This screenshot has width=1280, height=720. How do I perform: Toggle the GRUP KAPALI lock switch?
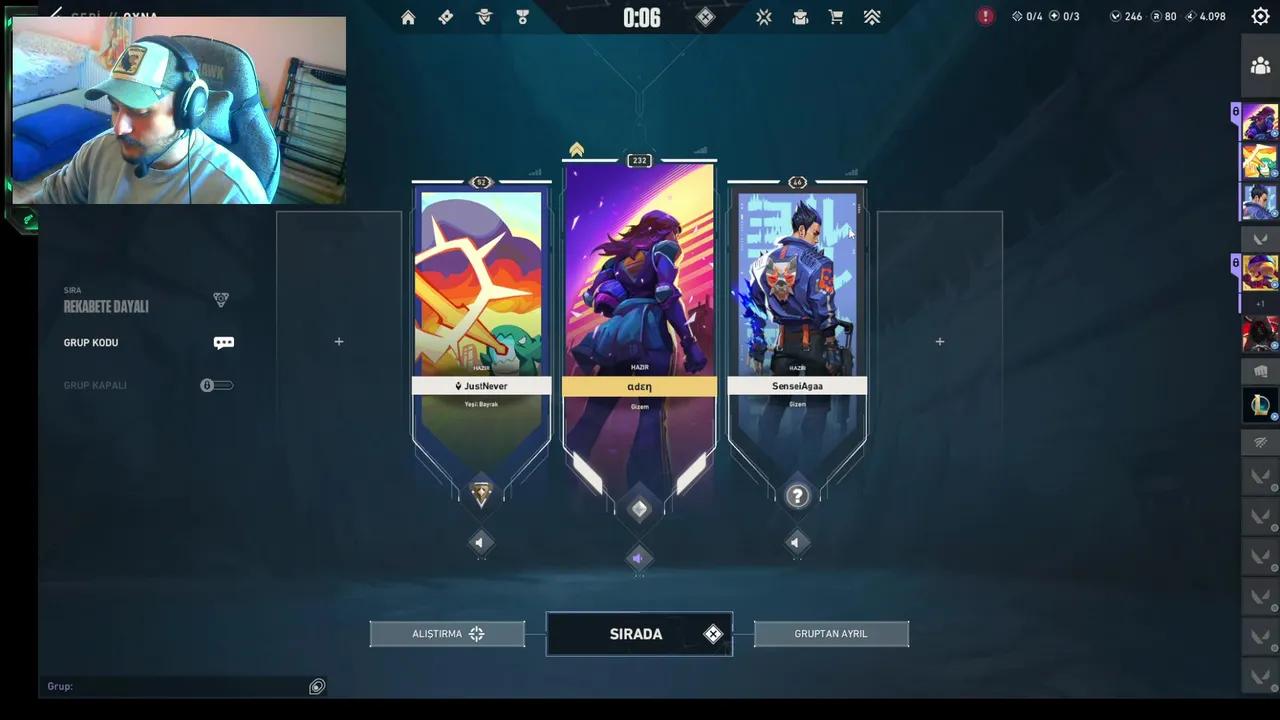[216, 385]
